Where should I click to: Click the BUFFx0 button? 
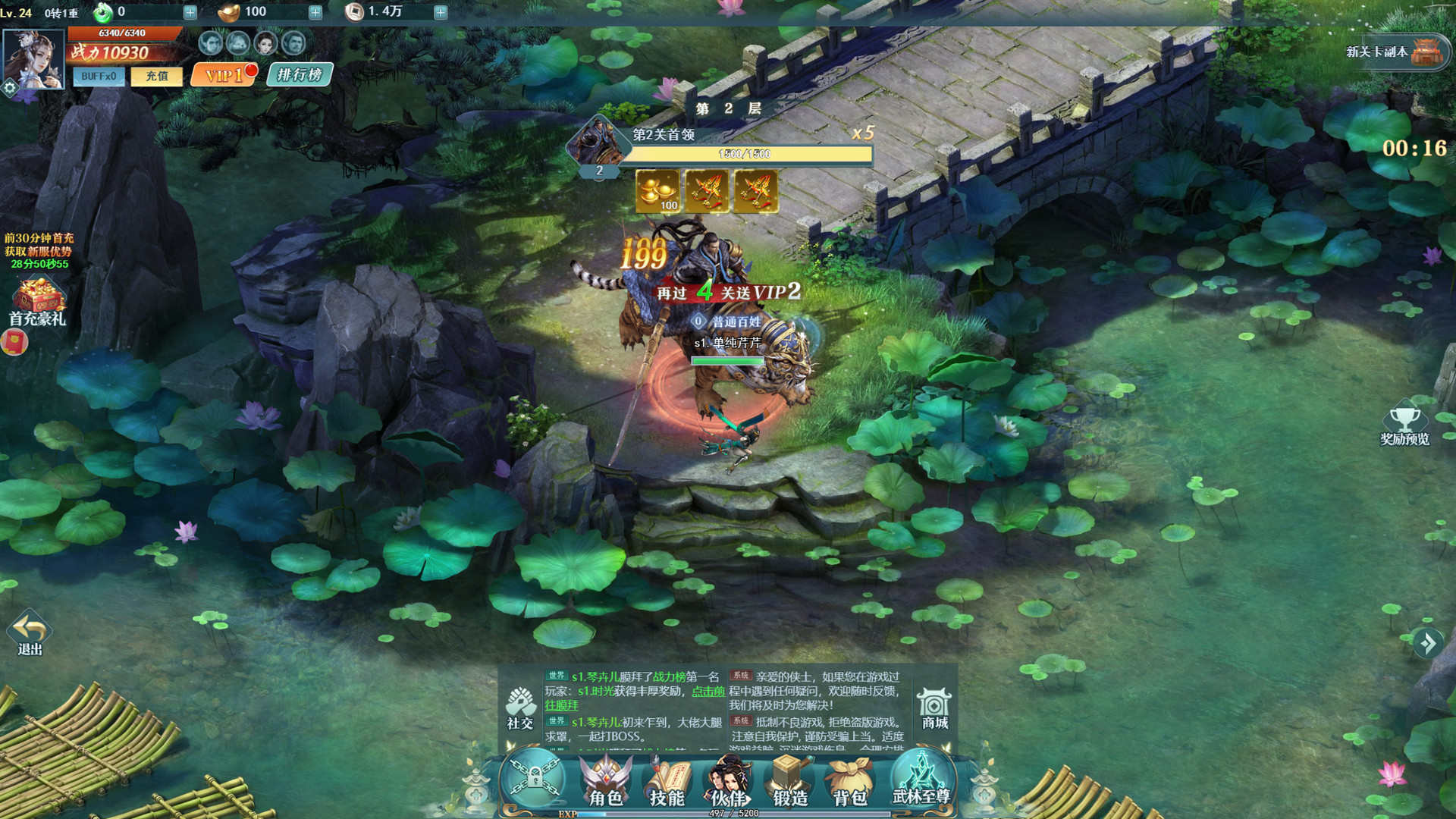tap(99, 77)
